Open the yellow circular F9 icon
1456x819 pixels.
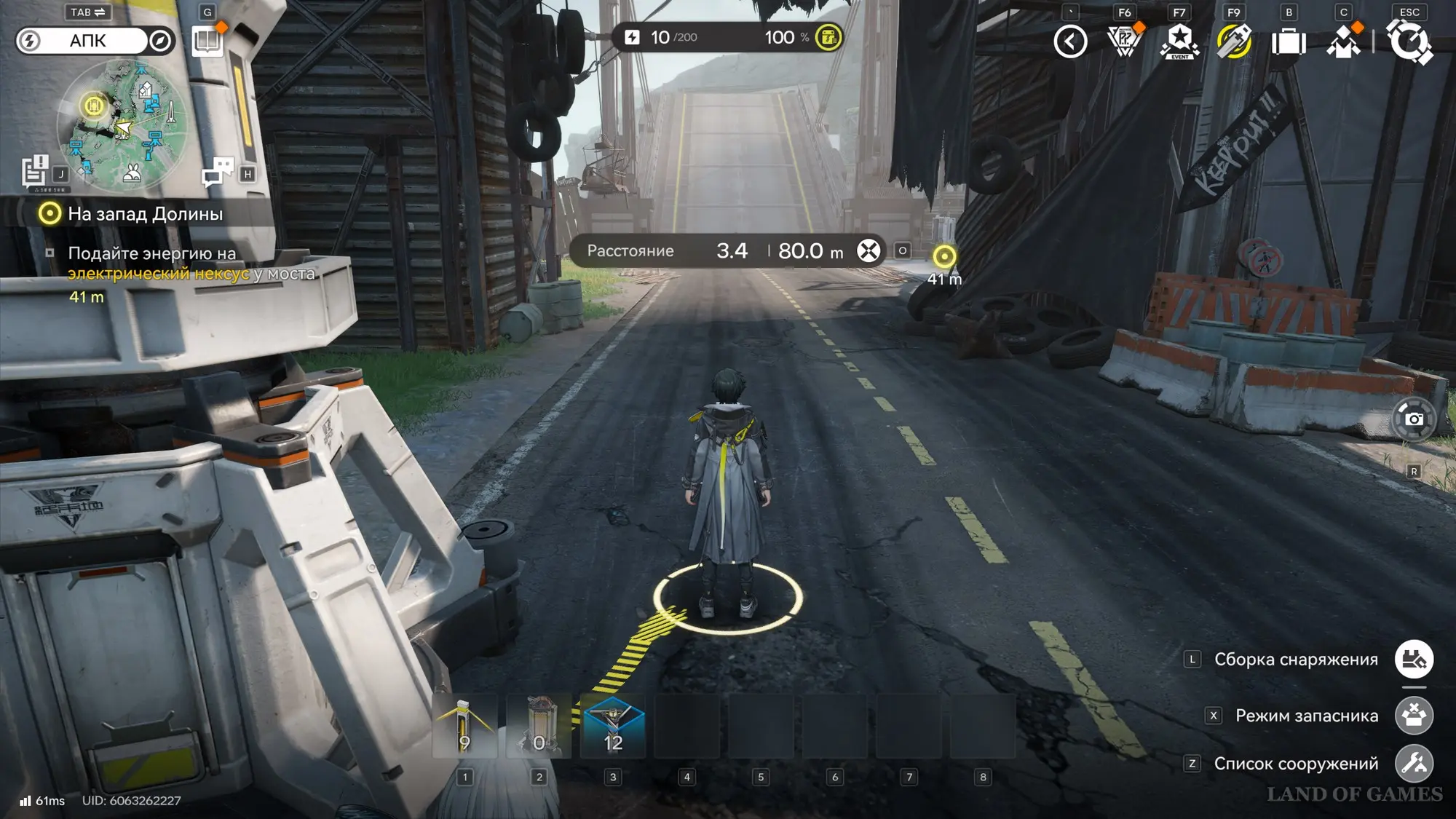point(1234,41)
